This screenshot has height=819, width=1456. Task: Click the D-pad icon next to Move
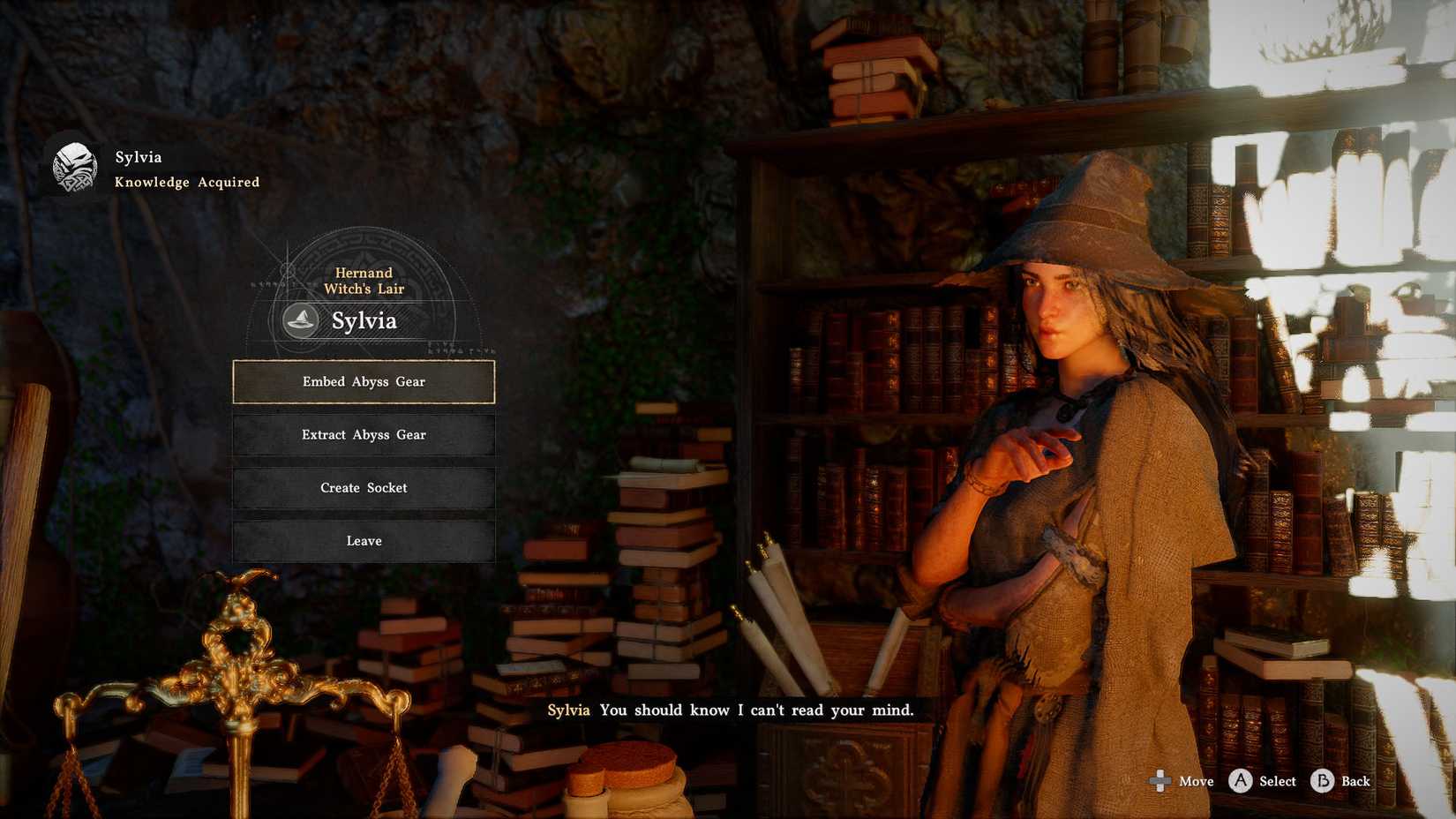(1159, 782)
